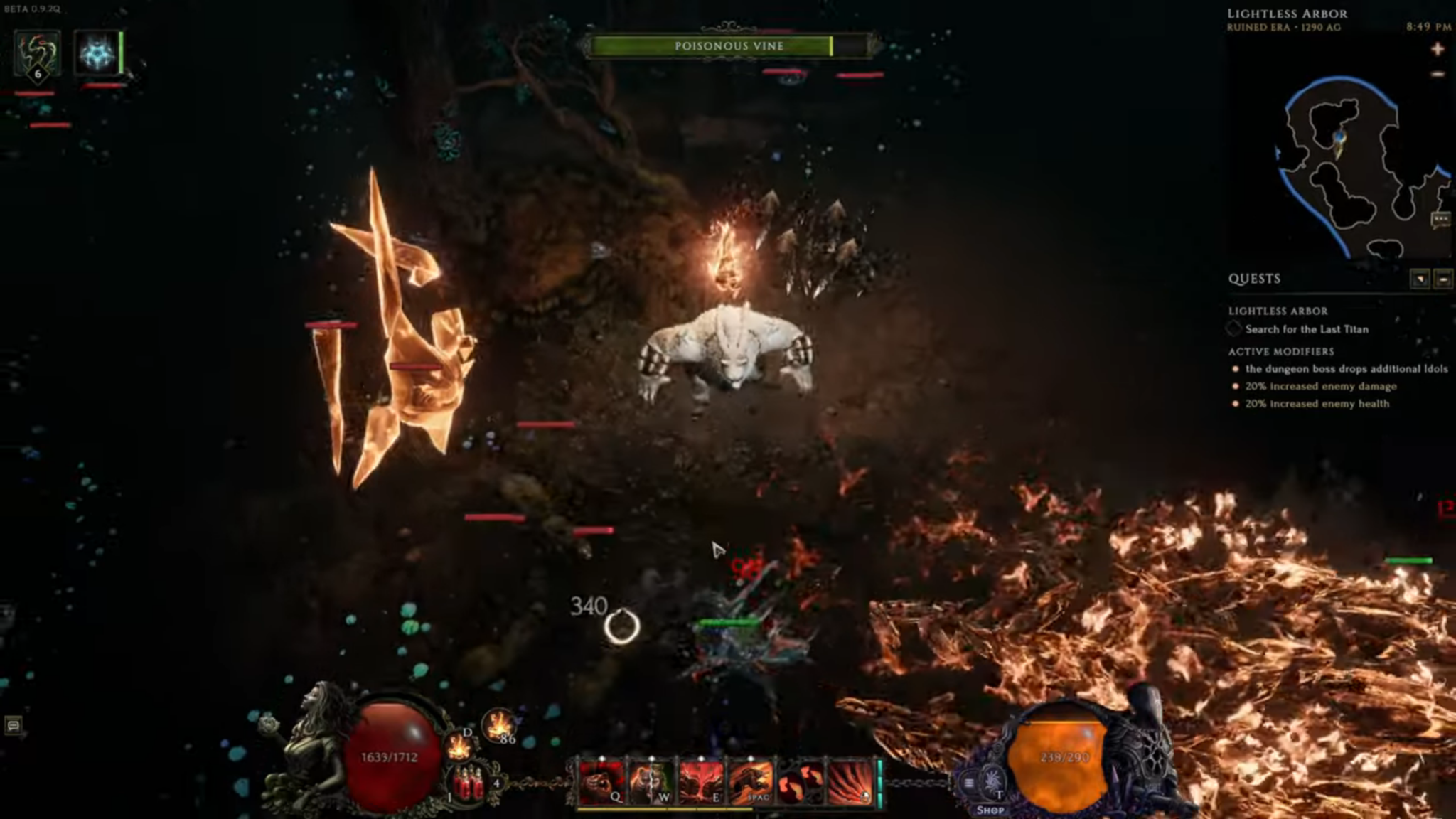Cast the red ground-slam skill on E
1456x819 pixels.
point(701,782)
